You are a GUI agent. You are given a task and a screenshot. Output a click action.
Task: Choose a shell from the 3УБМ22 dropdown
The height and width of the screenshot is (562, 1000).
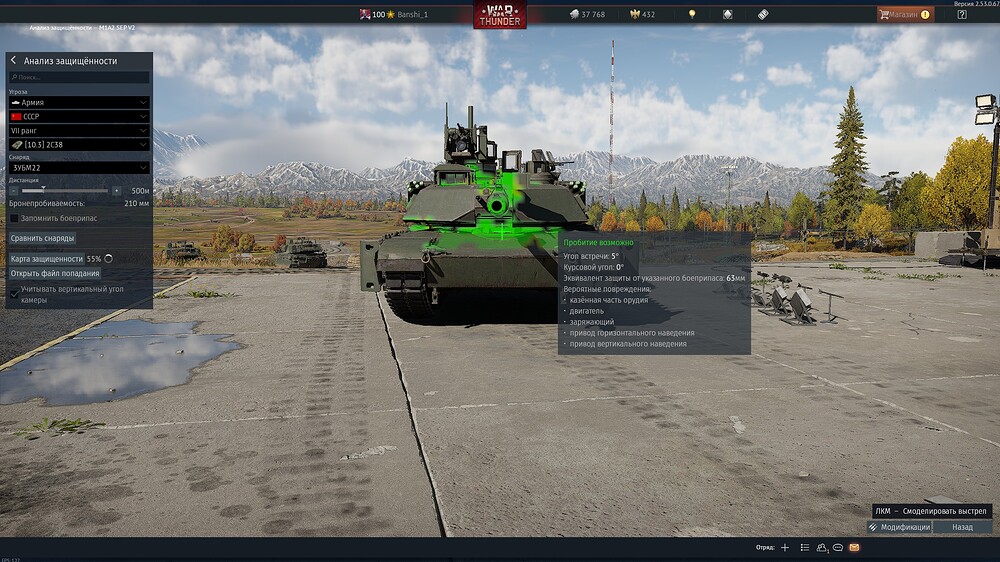[x=79, y=168]
